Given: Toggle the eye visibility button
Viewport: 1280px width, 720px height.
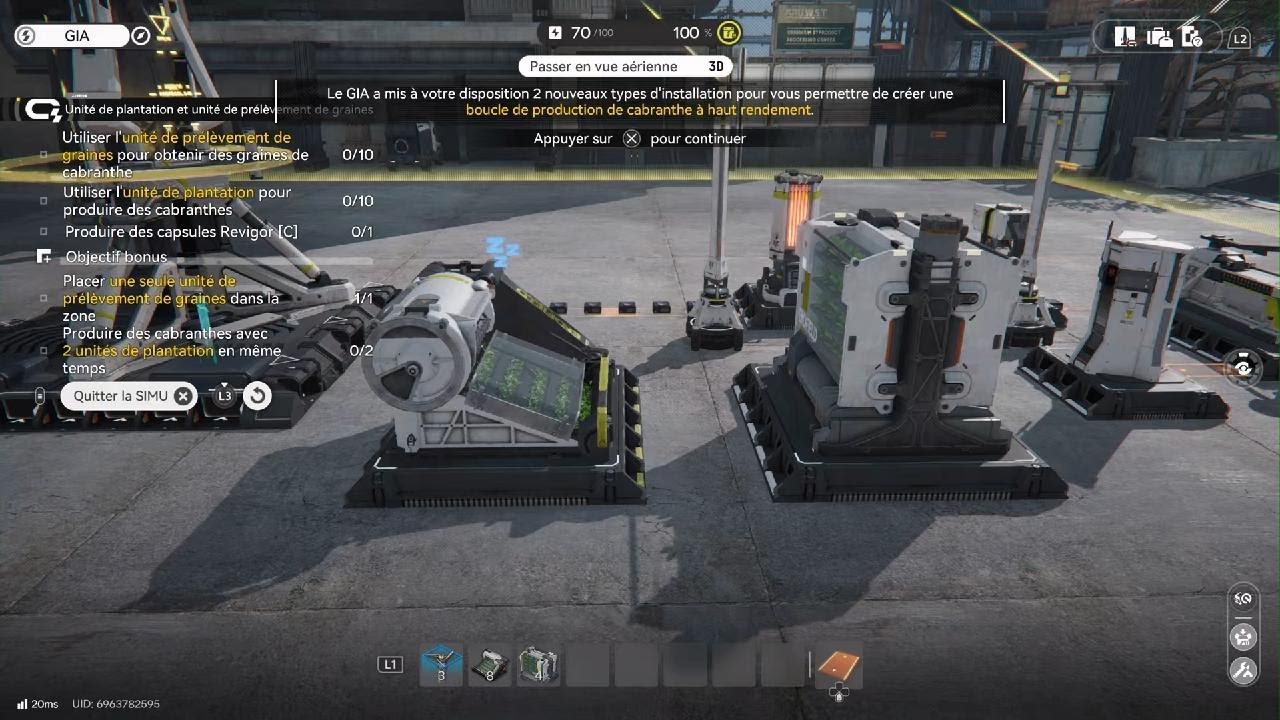Looking at the screenshot, I should click(x=1243, y=368).
